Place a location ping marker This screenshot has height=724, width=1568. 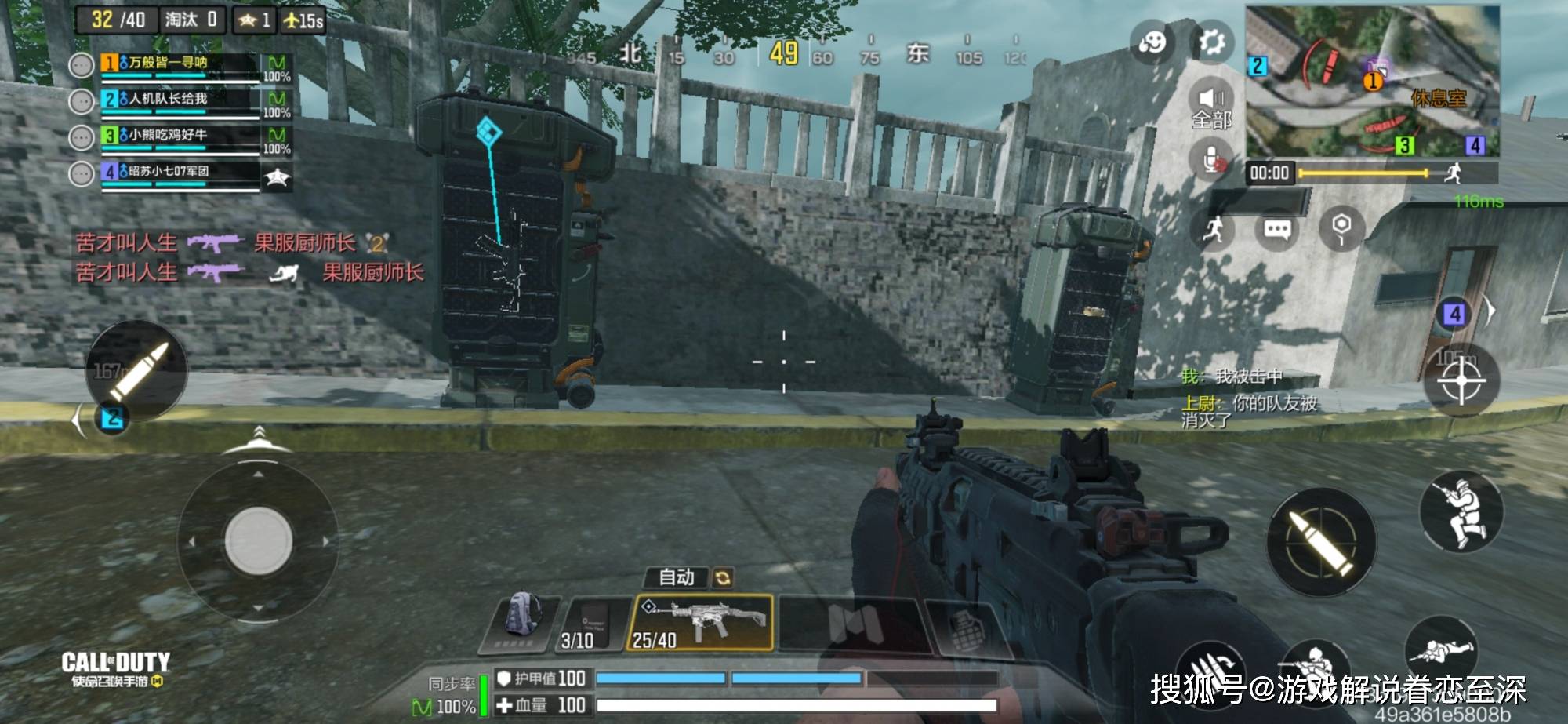click(1341, 228)
